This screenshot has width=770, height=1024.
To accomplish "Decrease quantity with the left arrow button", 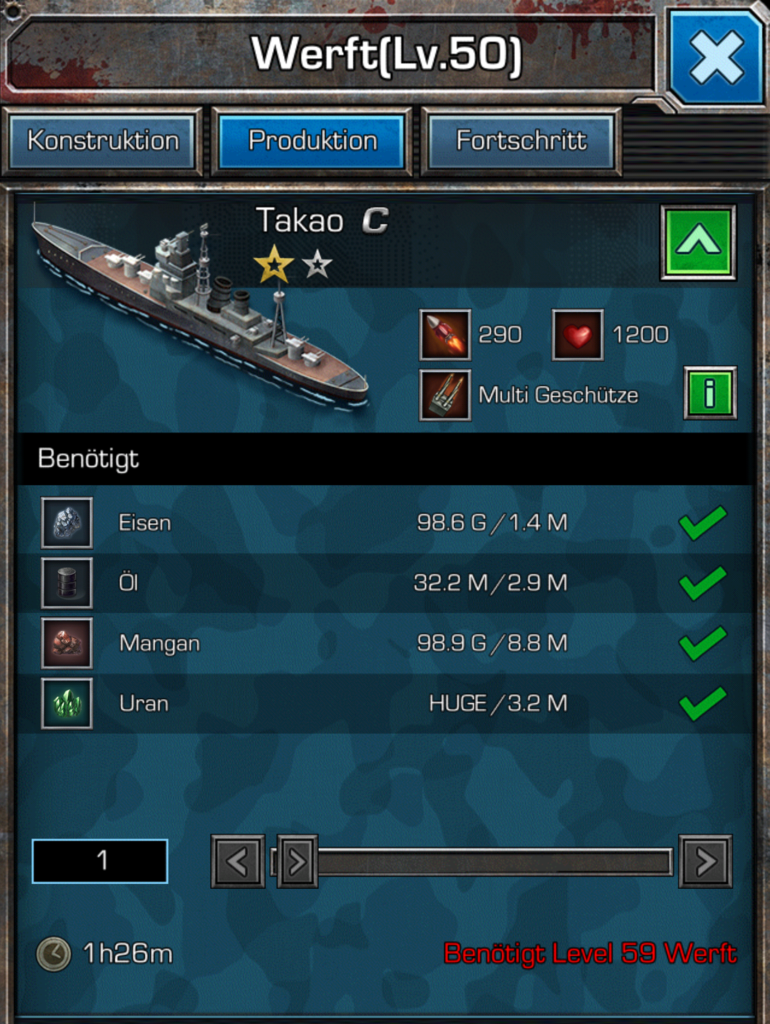I will click(238, 861).
